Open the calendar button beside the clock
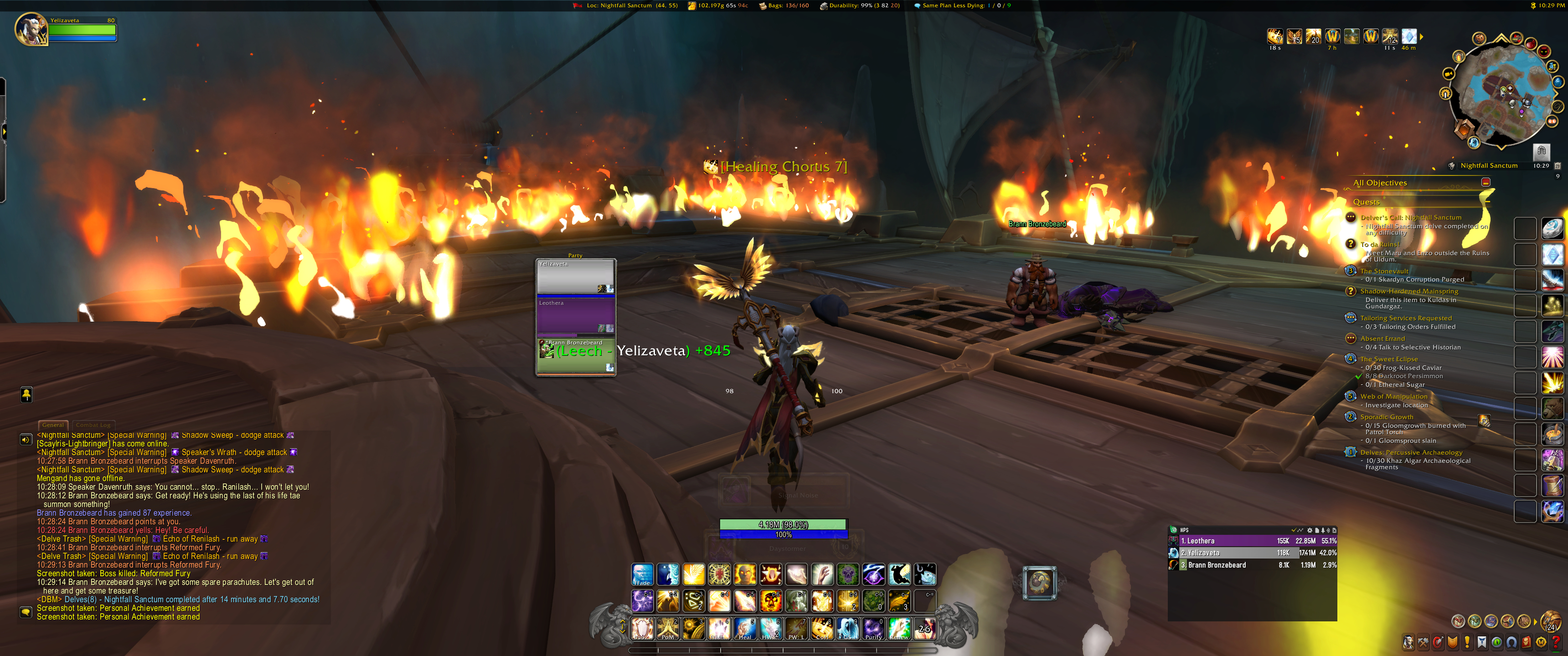This screenshot has height=656, width=1568. click(1558, 165)
